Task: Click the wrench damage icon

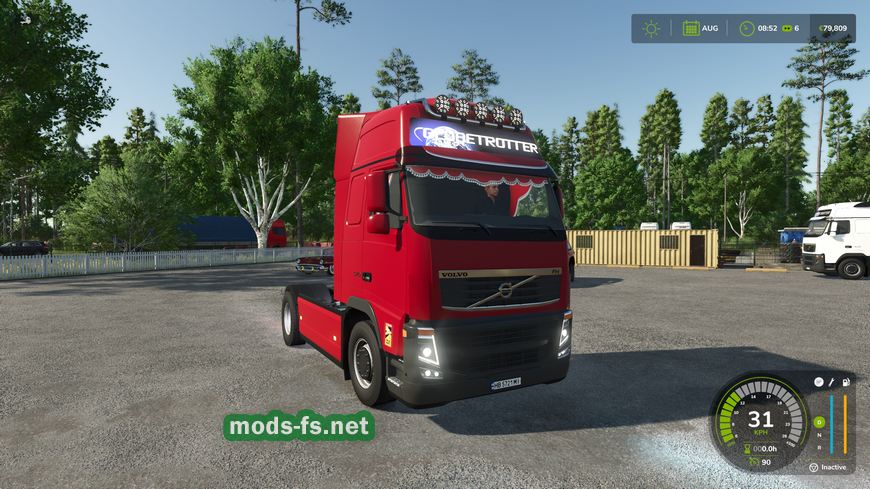Action: (831, 382)
